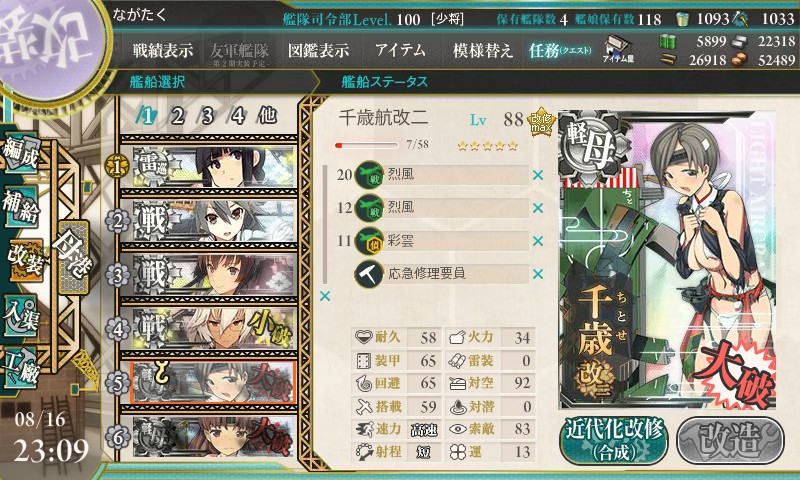Open the 図鑑表示 encyclopedia

[318, 50]
